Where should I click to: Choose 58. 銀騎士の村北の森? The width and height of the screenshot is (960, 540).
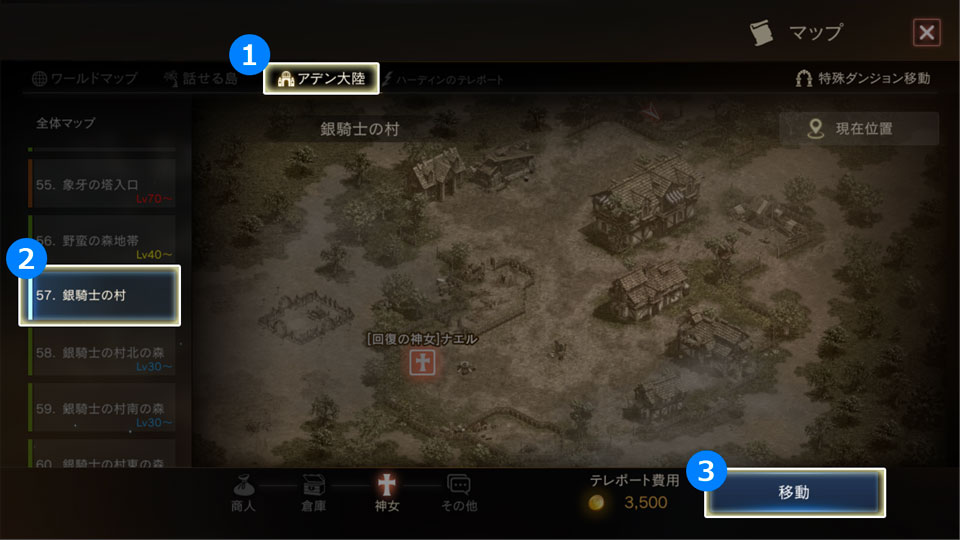click(101, 353)
